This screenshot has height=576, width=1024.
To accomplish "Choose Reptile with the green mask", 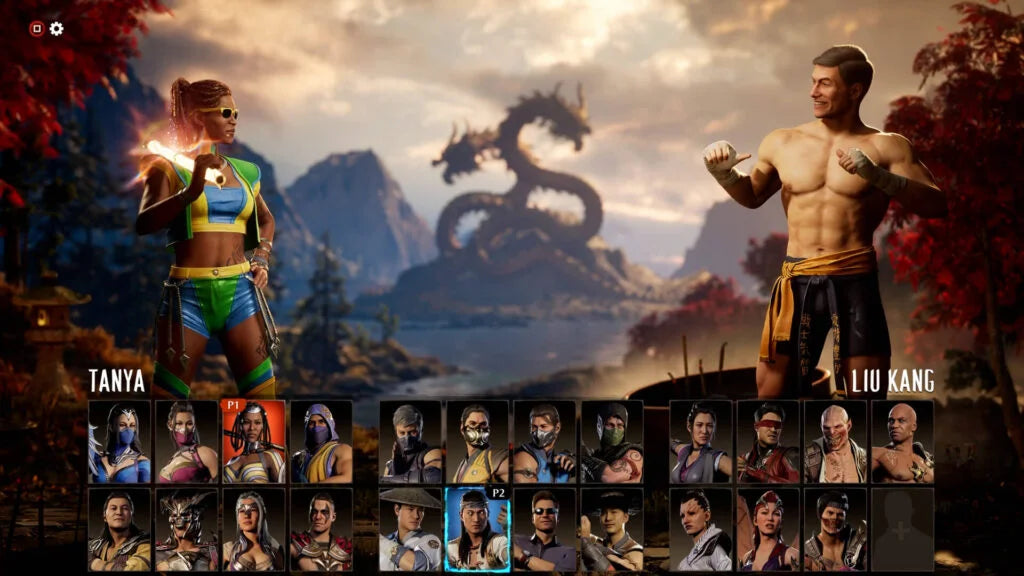I will point(612,442).
